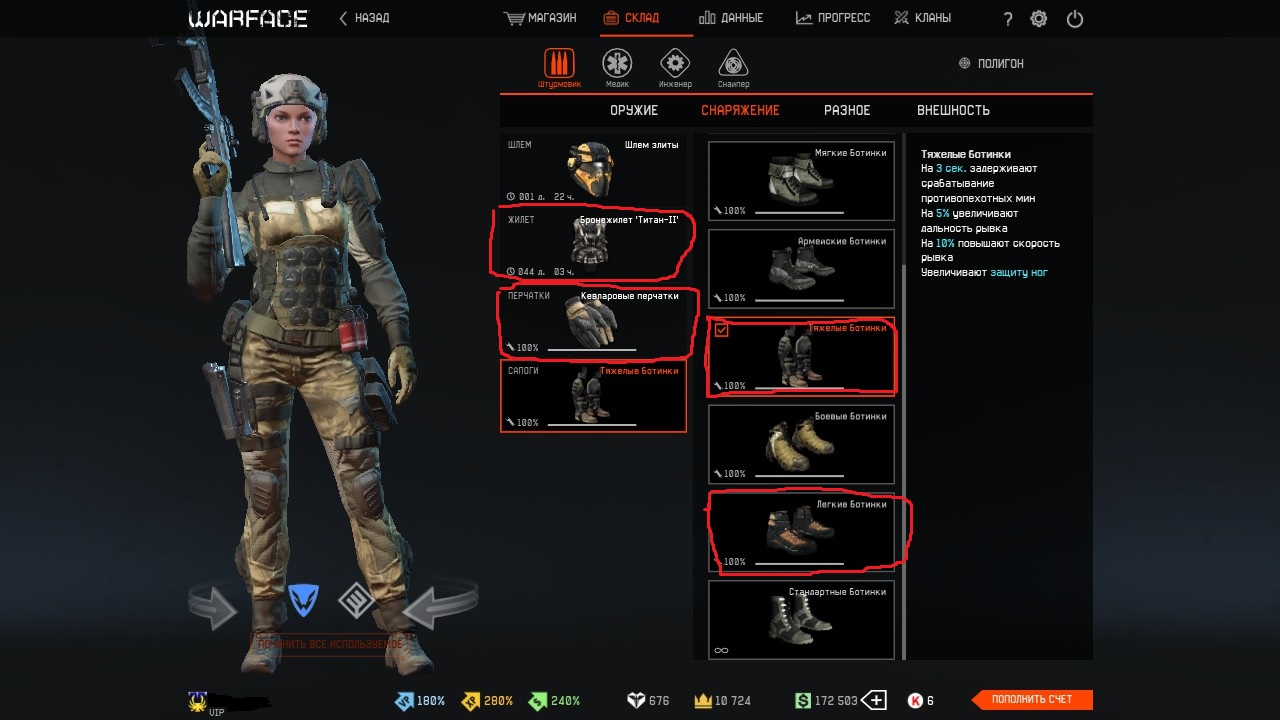
Task: Switch to the Оружие tab
Action: [x=634, y=110]
